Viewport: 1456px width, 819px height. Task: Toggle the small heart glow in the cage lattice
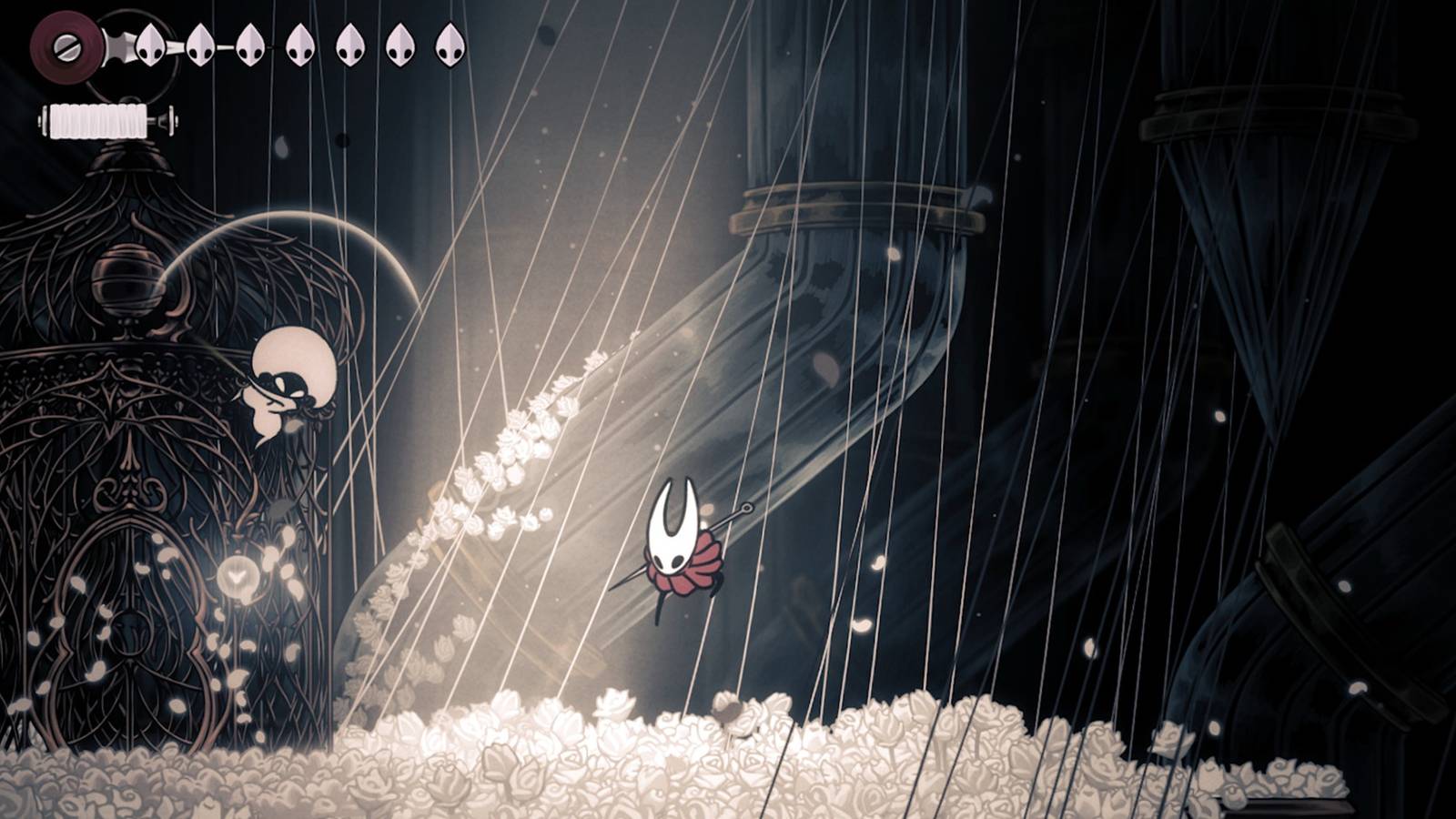click(x=238, y=573)
